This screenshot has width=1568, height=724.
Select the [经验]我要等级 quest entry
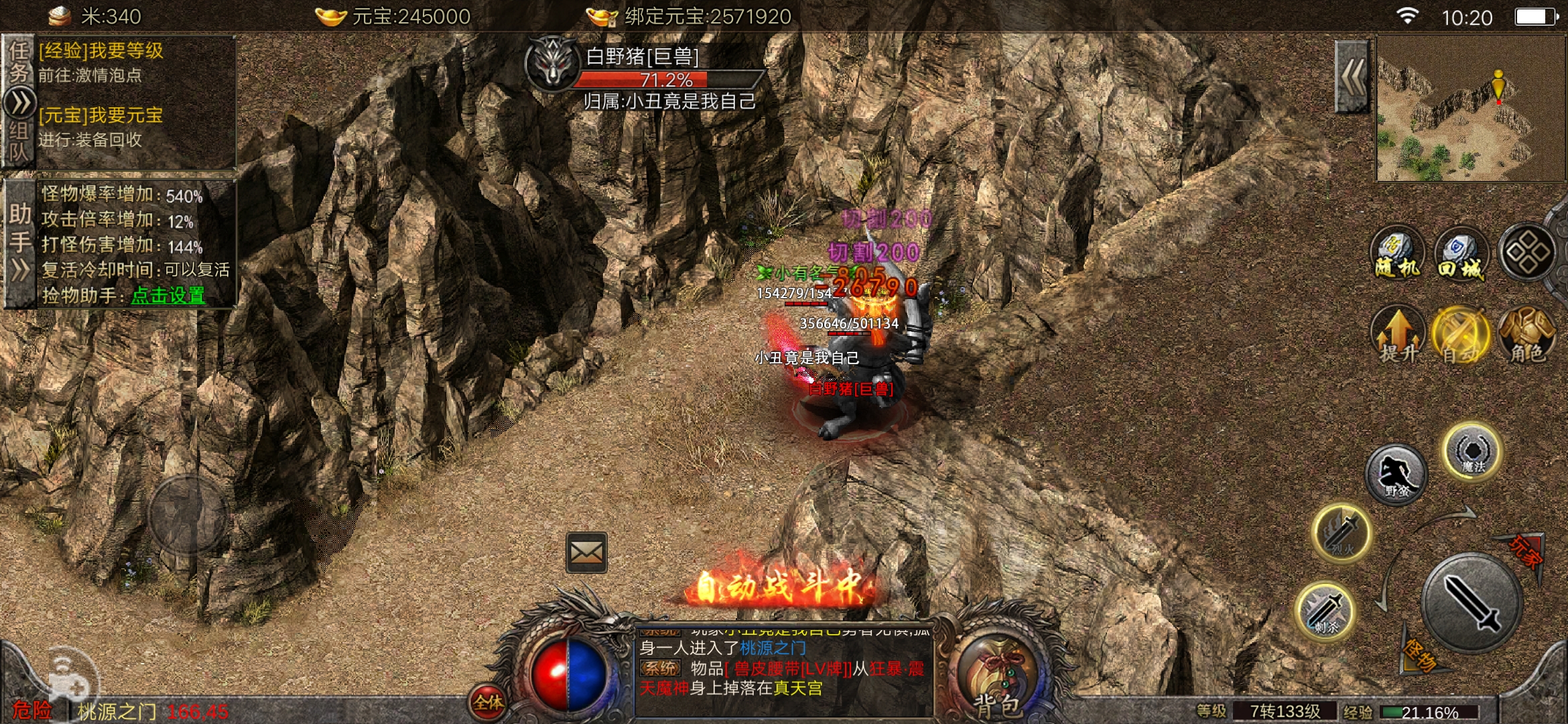pyautogui.click(x=101, y=51)
